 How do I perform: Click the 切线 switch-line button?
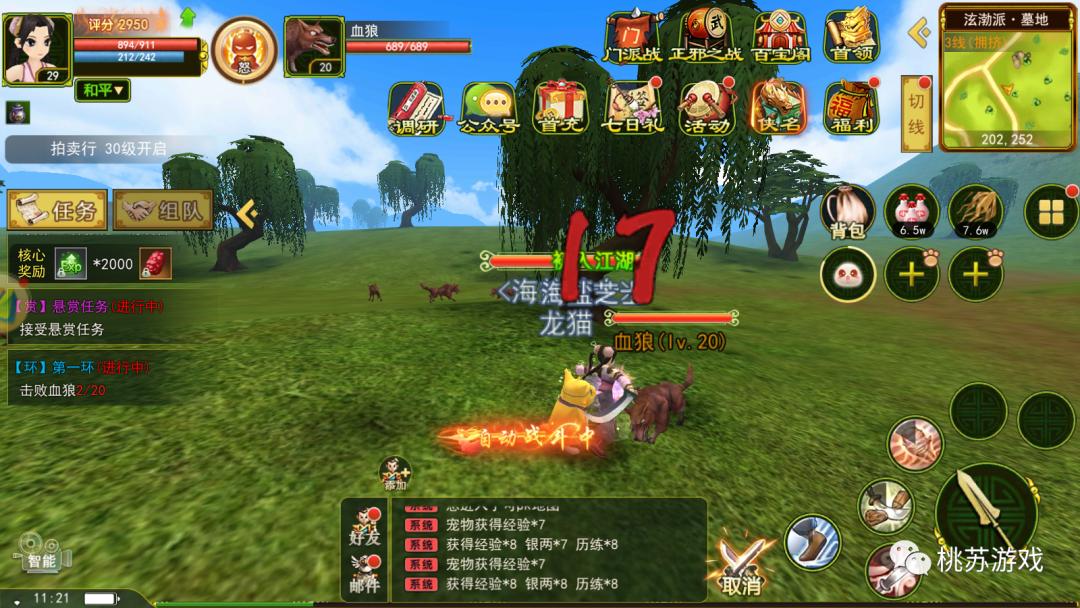coord(916,113)
